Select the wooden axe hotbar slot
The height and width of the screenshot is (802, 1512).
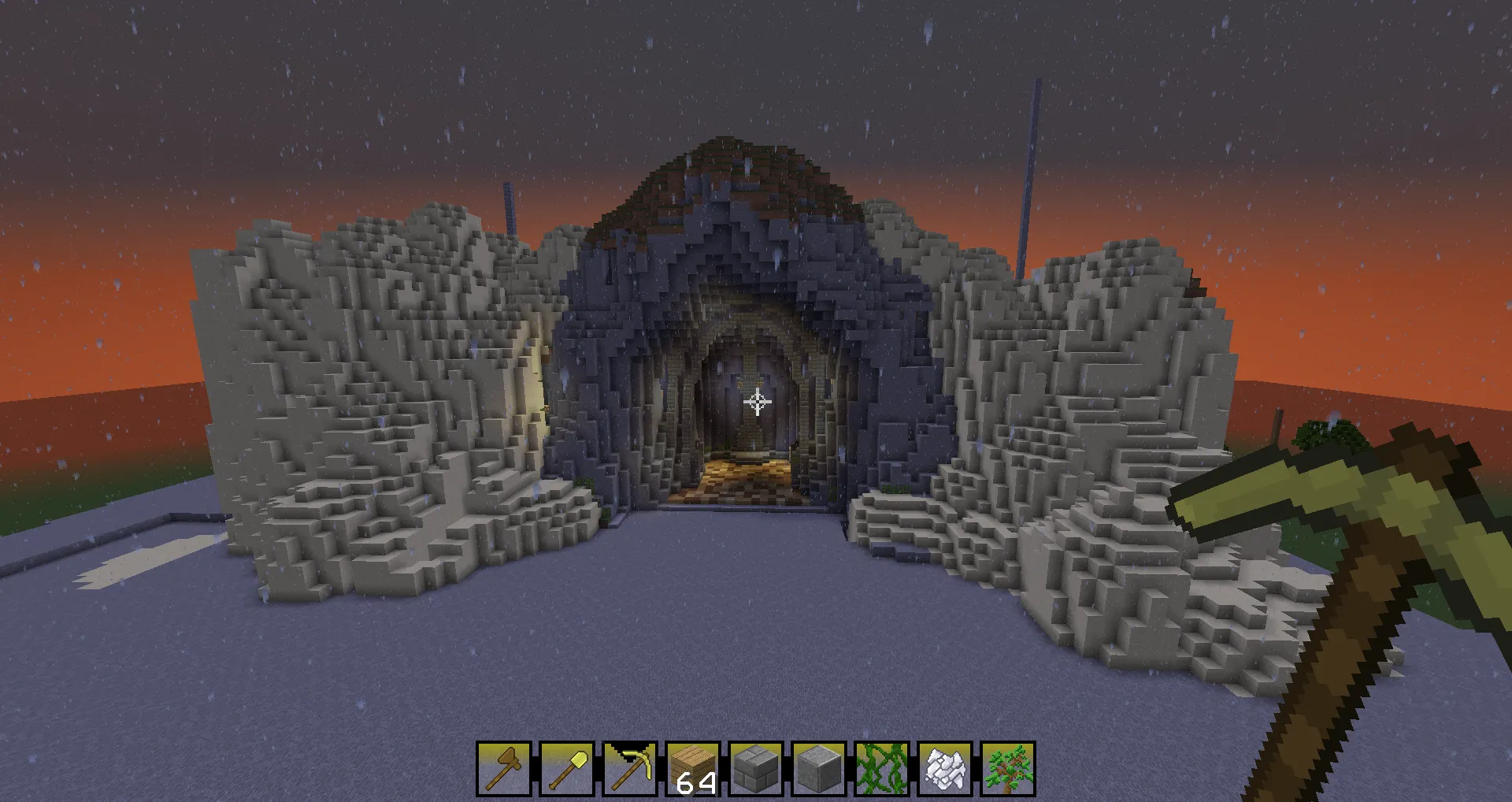[504, 768]
